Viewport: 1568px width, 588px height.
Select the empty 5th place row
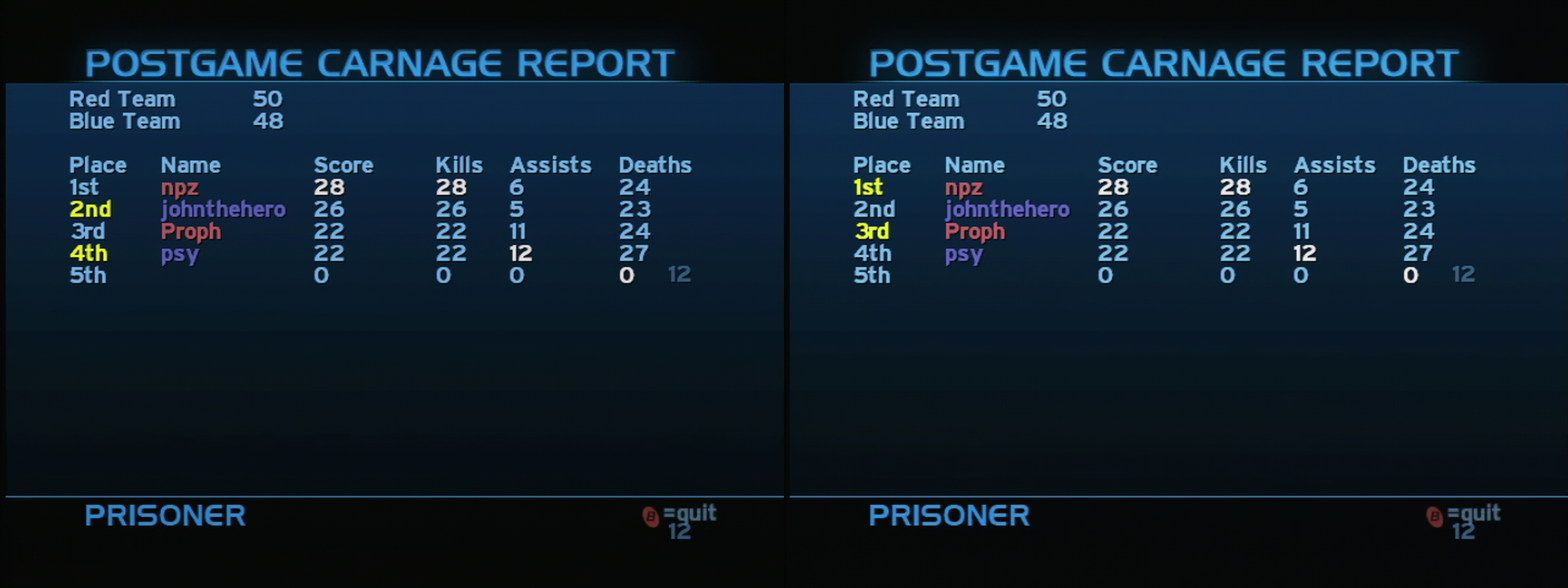[90, 276]
